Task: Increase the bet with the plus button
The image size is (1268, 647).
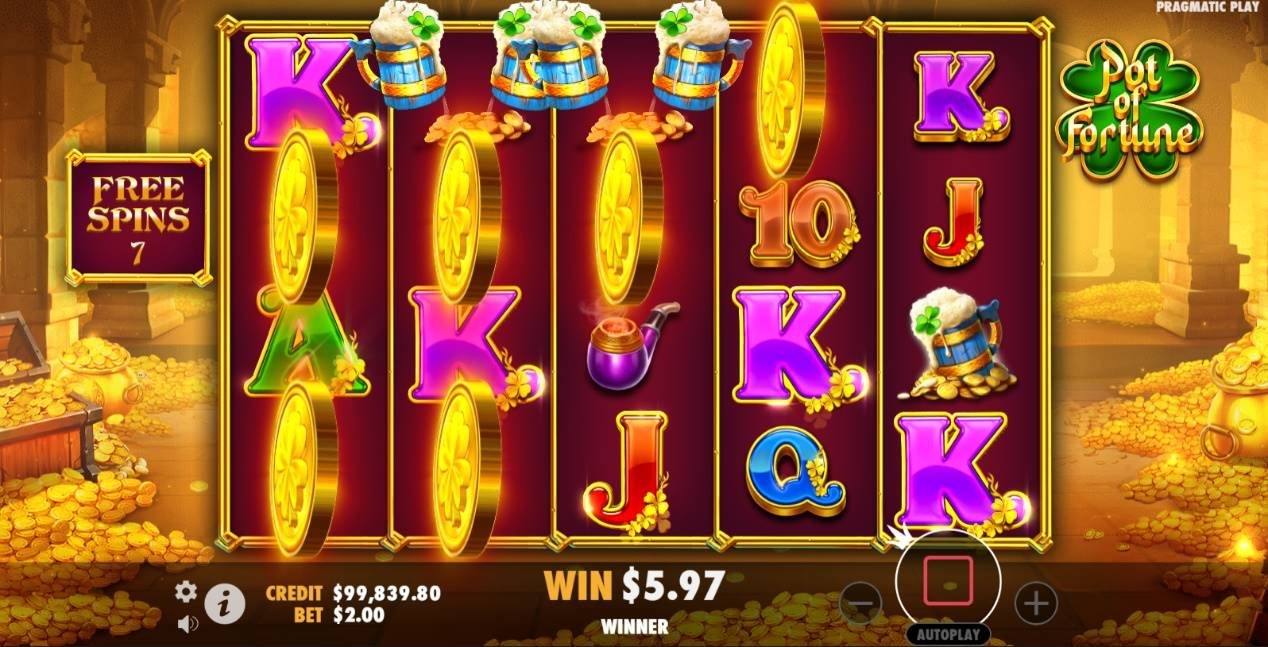Action: coord(1036,603)
